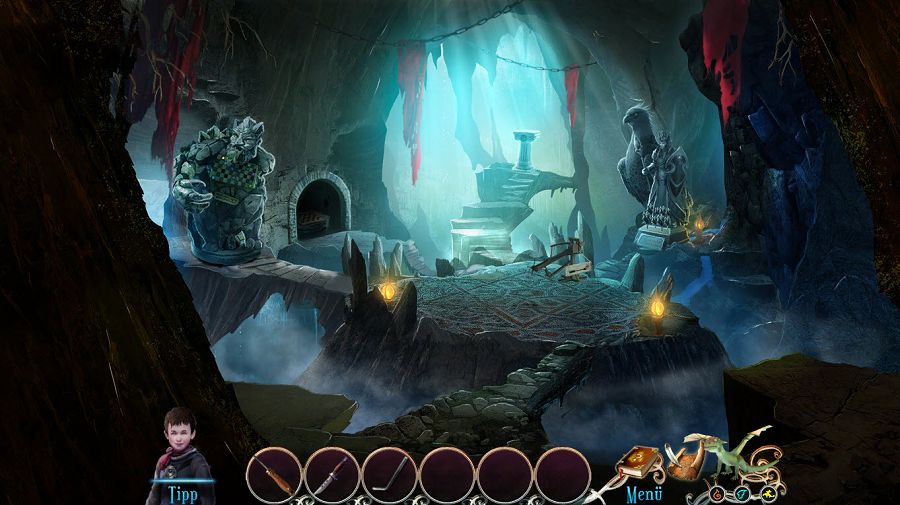Select the wooden-handled tool in inventory

273,473
